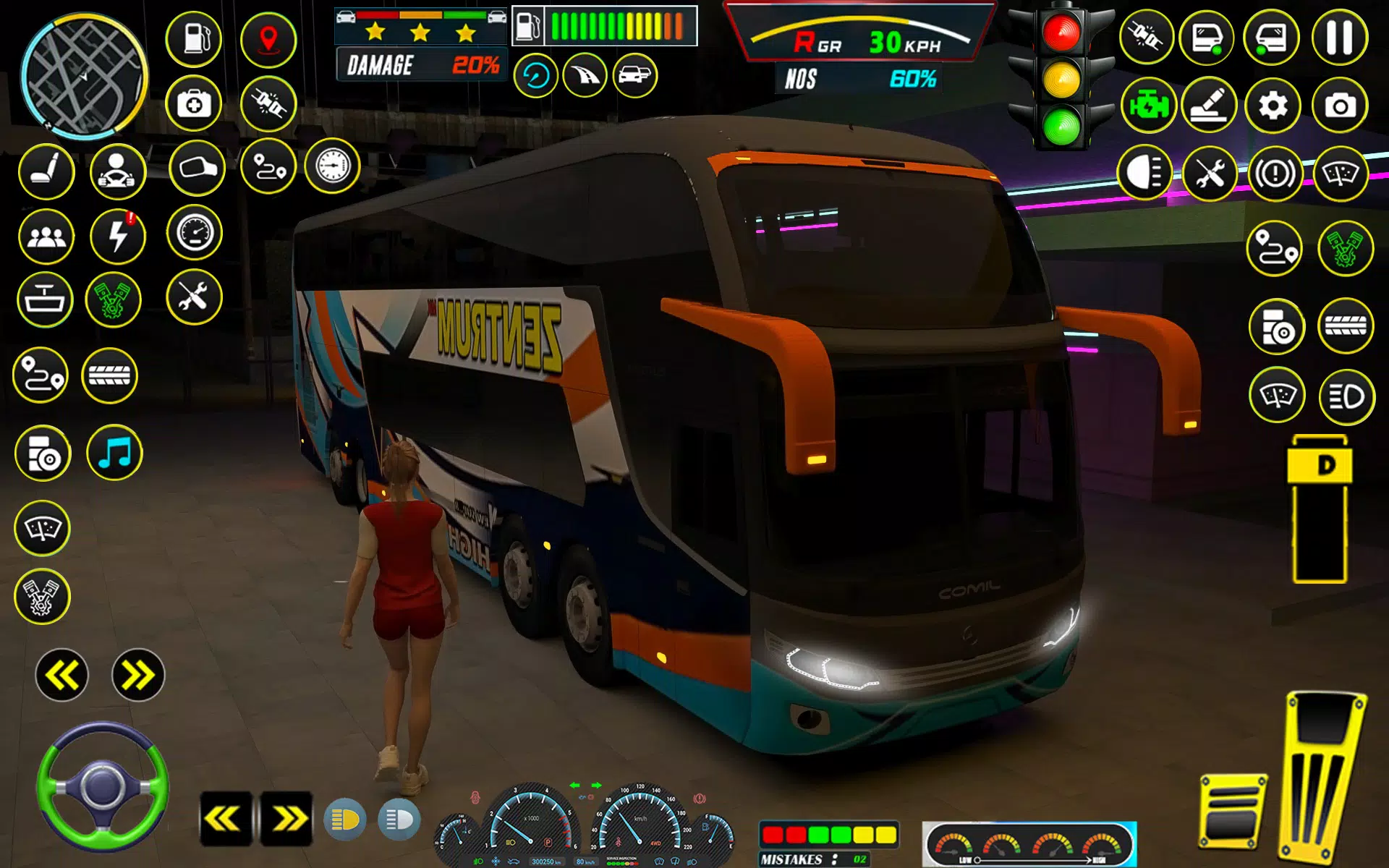Click the fuel pump icon button
This screenshot has height=868, width=1389.
[x=194, y=38]
